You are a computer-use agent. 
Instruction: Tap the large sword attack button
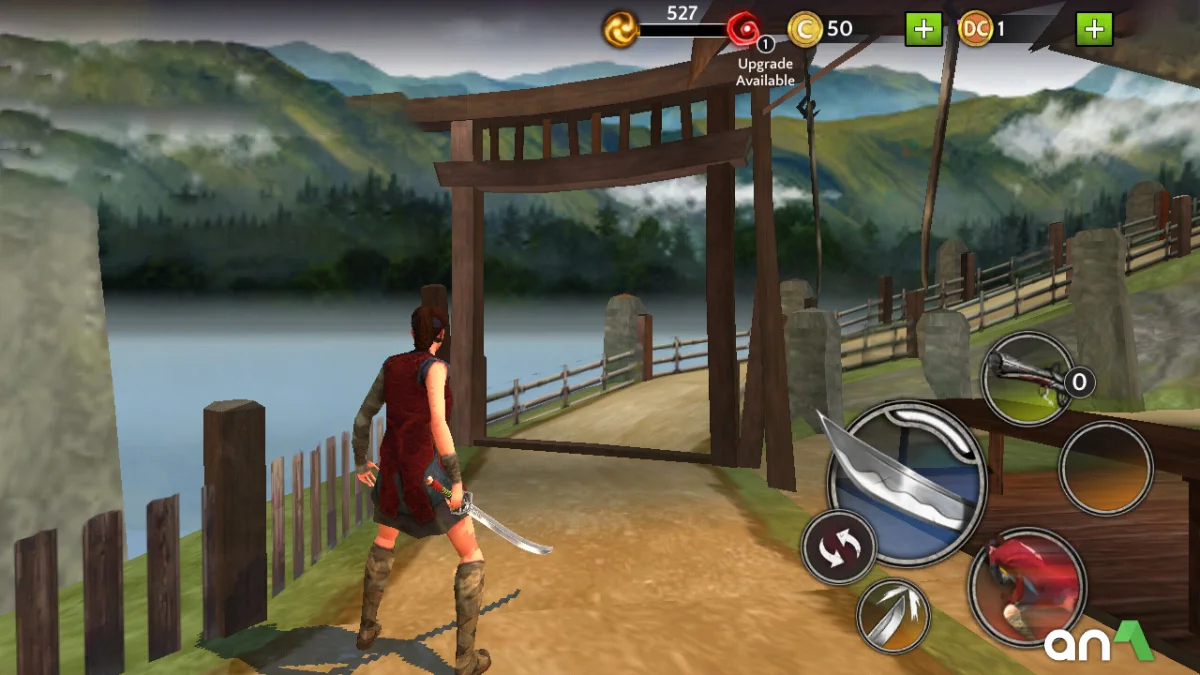(906, 484)
